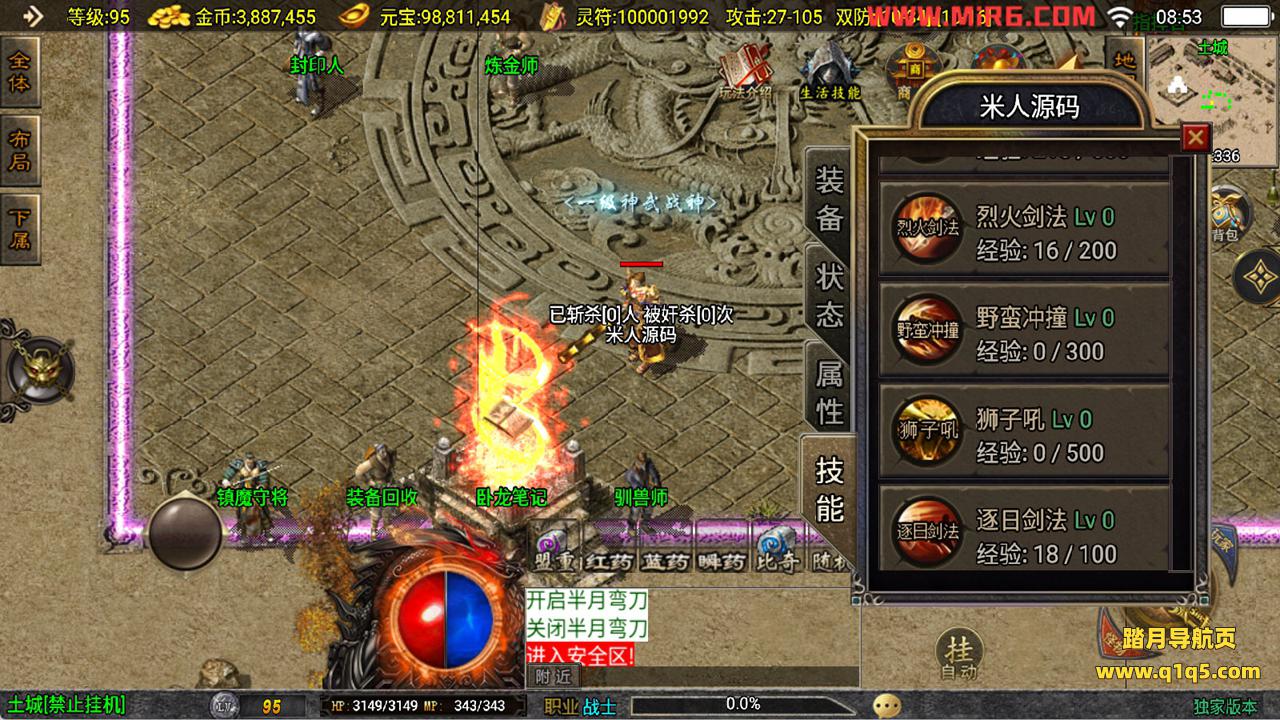1280x720 pixels.
Task: Open the 附近 nearby chat tab
Action: pyautogui.click(x=553, y=676)
